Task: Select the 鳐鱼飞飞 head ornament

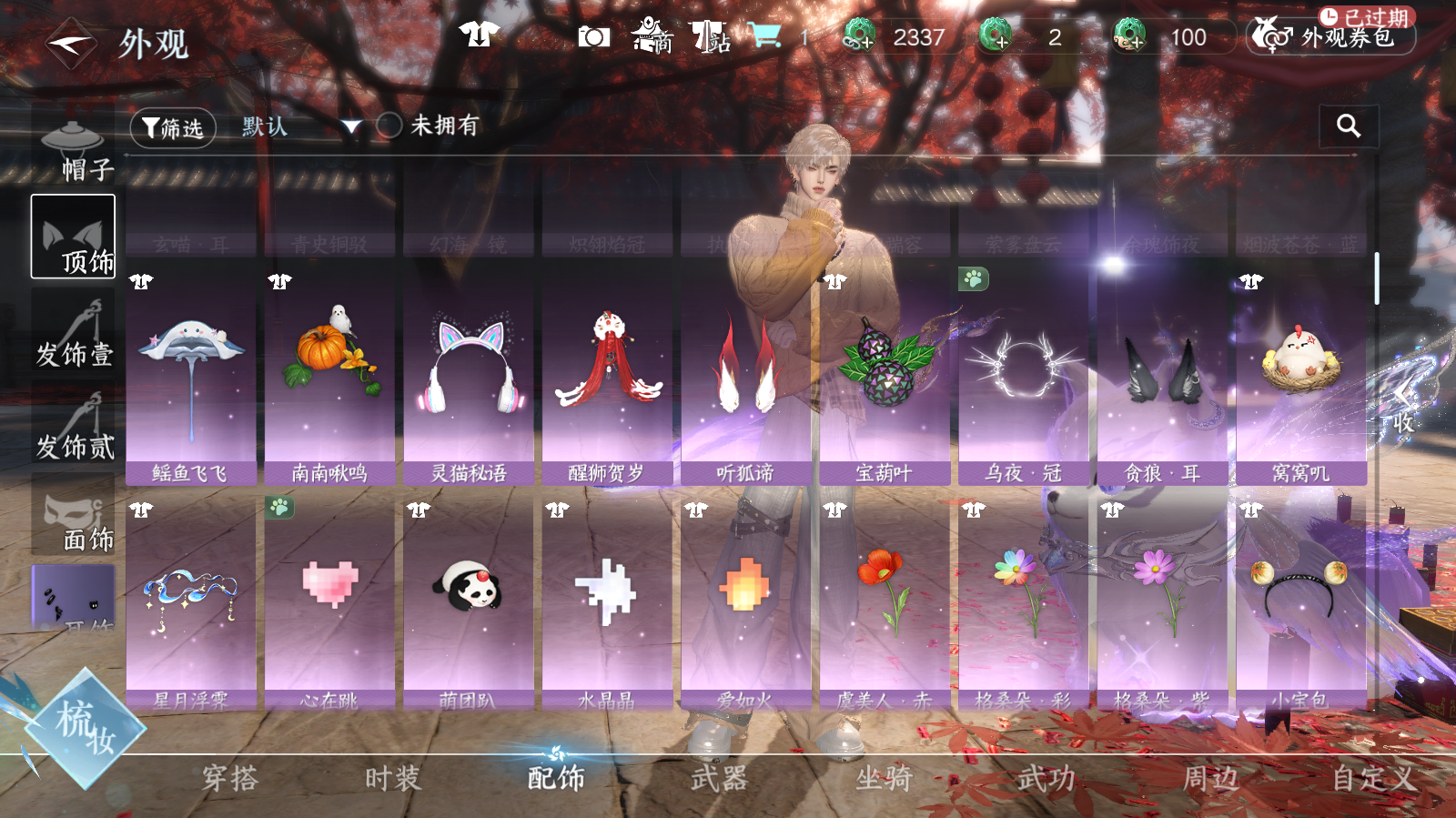Action: pyautogui.click(x=190, y=375)
